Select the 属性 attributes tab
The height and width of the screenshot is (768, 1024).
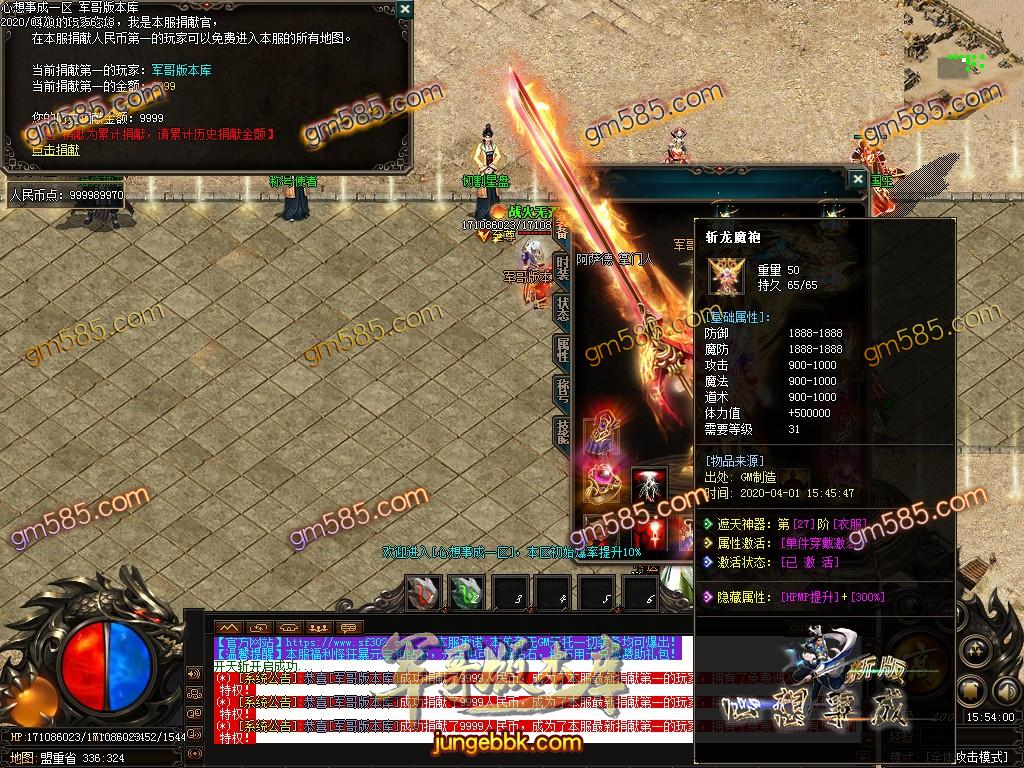click(x=562, y=349)
